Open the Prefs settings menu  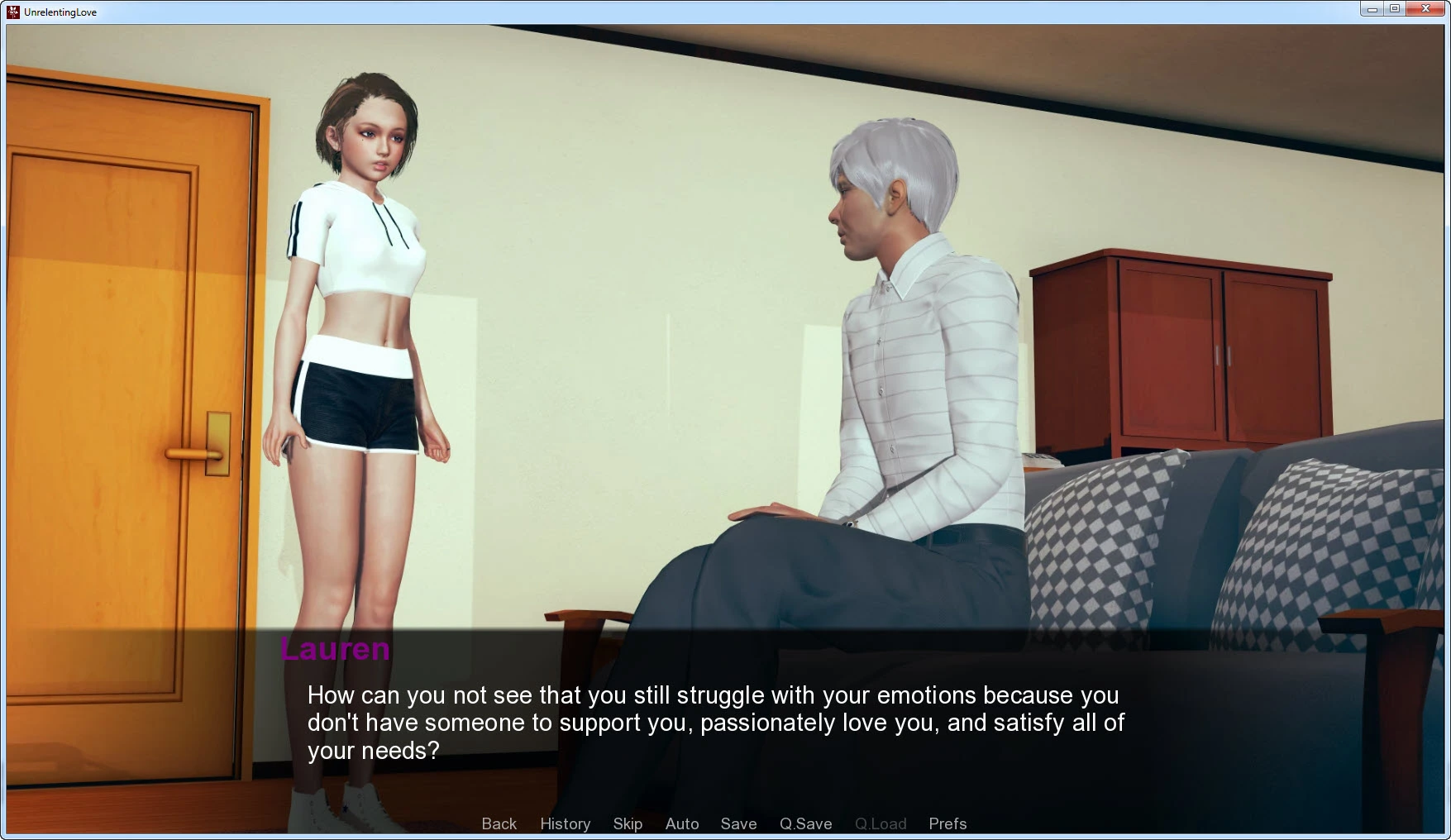(x=947, y=823)
